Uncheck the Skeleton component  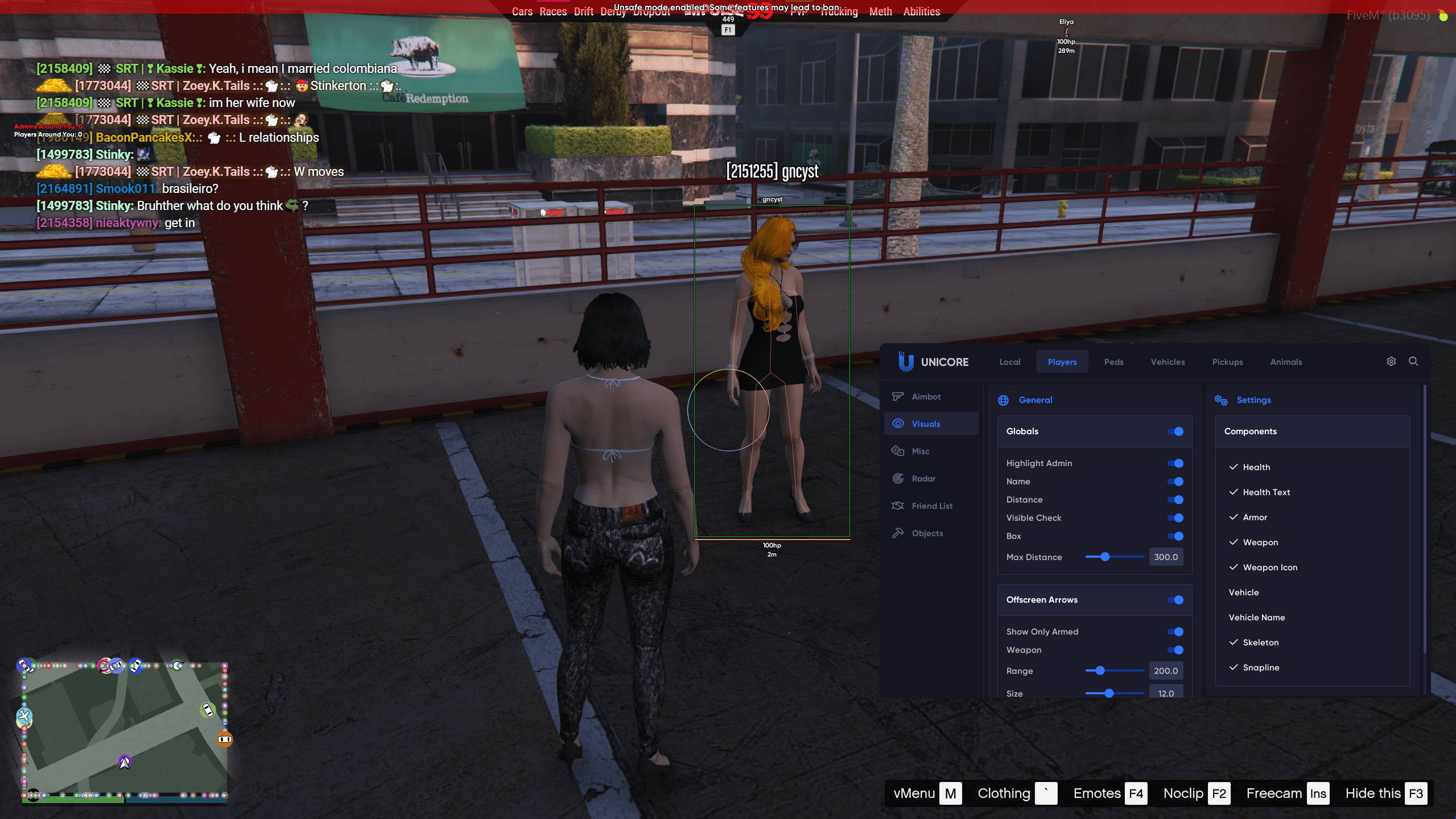[x=1260, y=643]
